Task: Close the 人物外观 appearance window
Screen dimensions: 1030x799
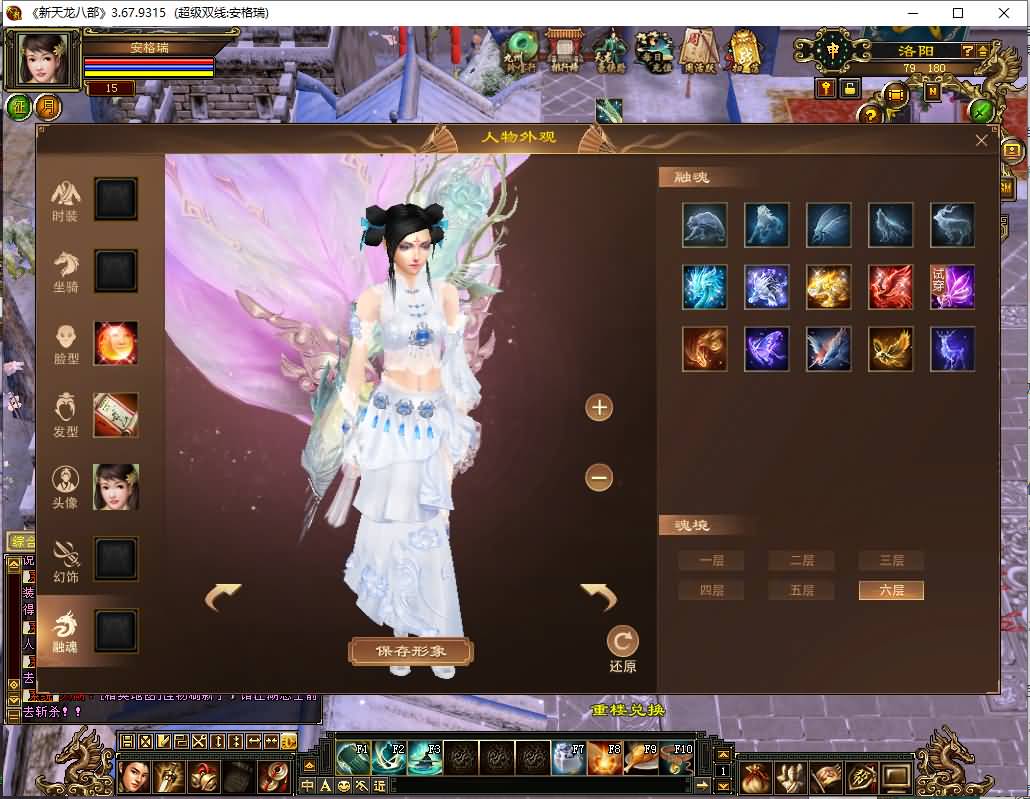Action: coord(981,141)
